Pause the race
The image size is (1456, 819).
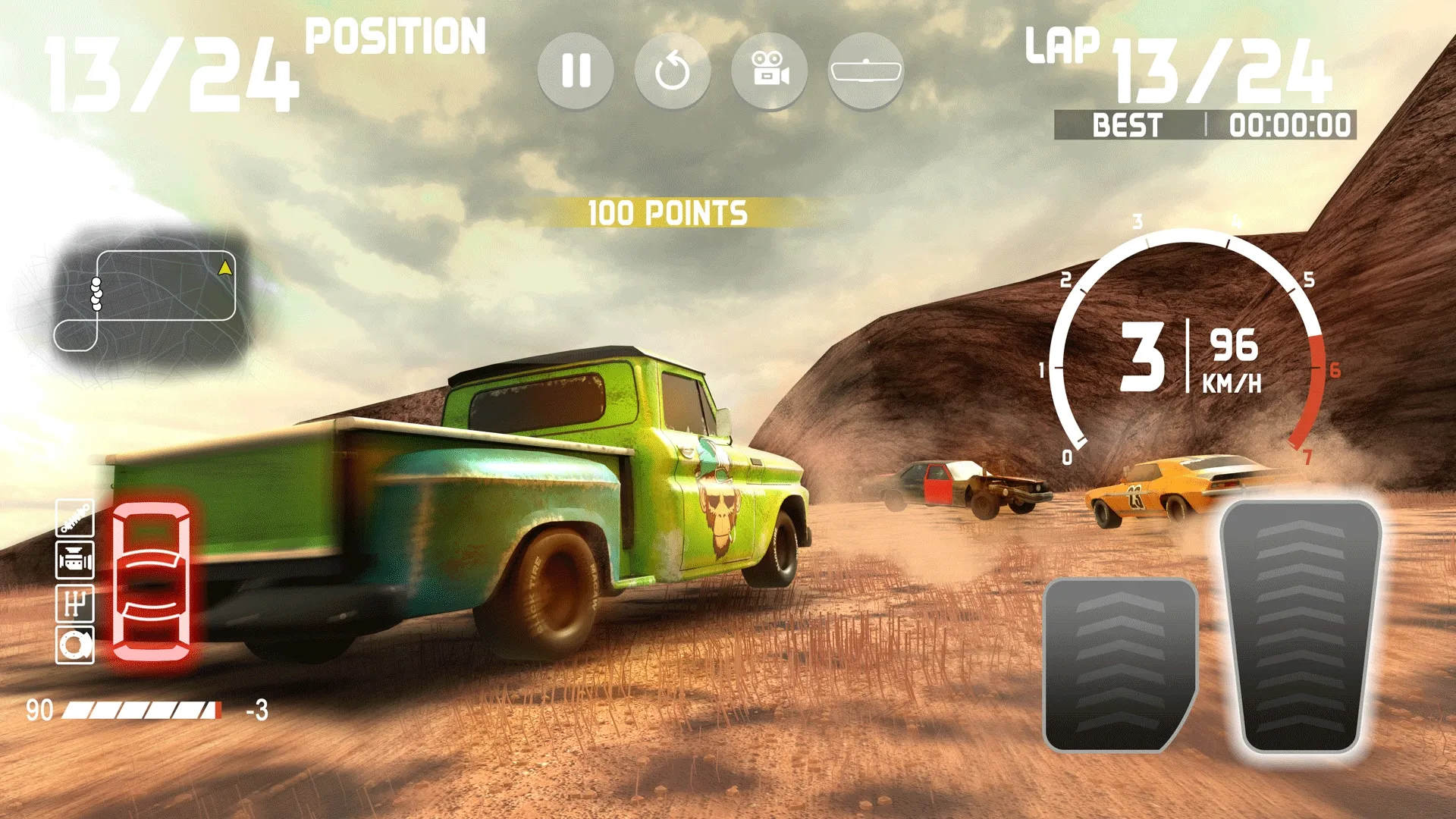[x=576, y=71]
